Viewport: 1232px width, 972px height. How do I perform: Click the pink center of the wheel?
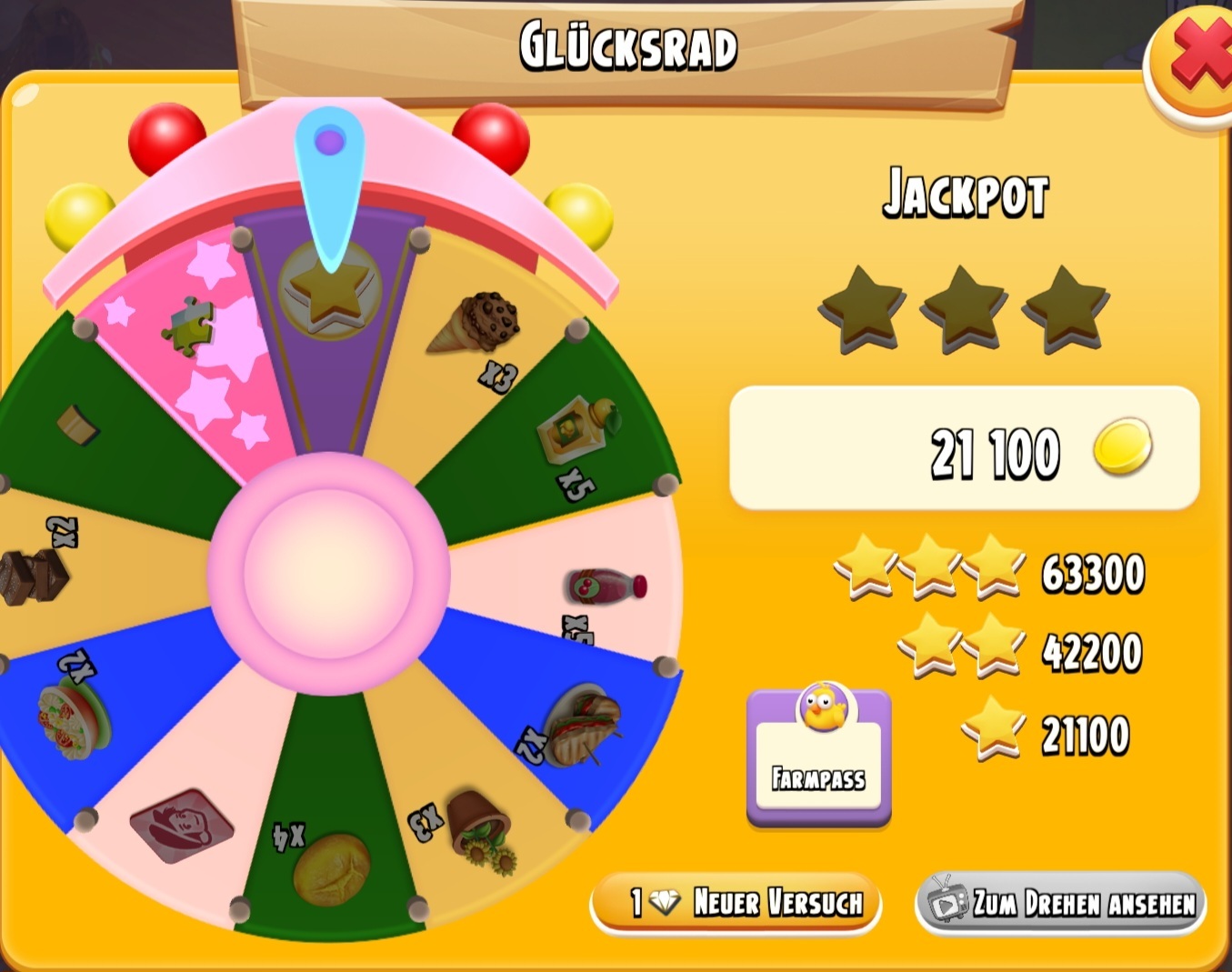tap(328, 574)
